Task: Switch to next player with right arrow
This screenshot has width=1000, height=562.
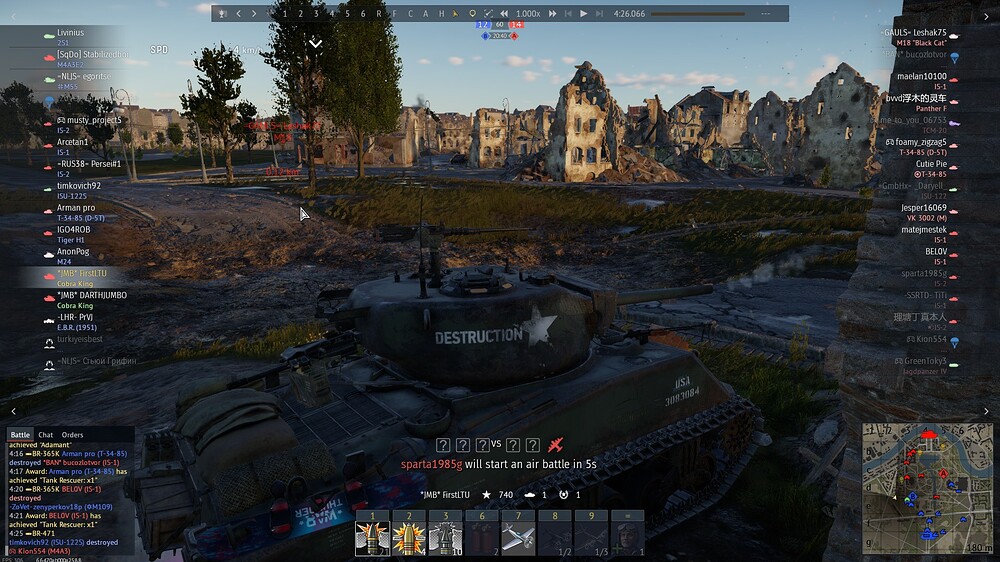Action: point(254,14)
